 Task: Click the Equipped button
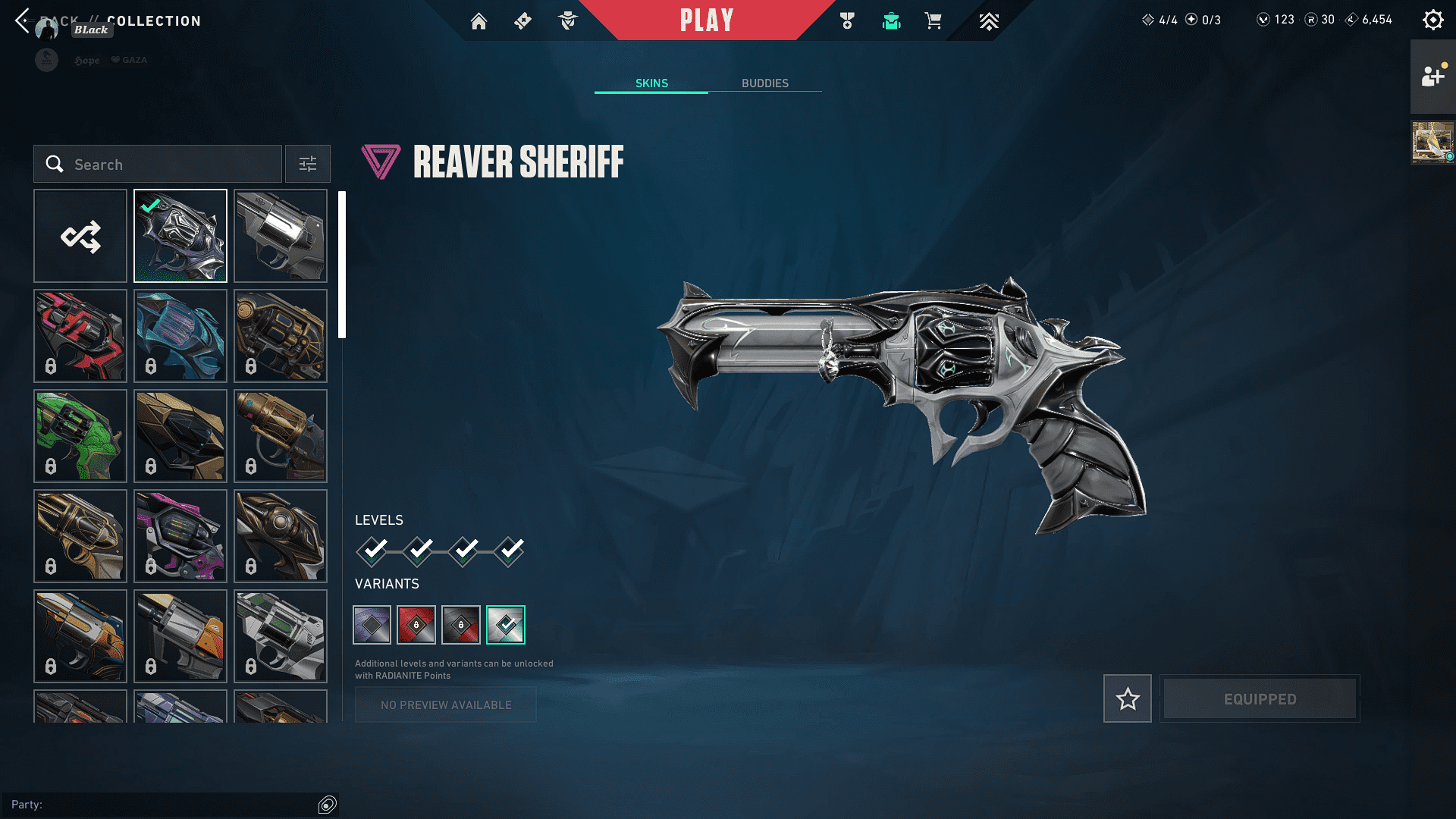pyautogui.click(x=1260, y=698)
